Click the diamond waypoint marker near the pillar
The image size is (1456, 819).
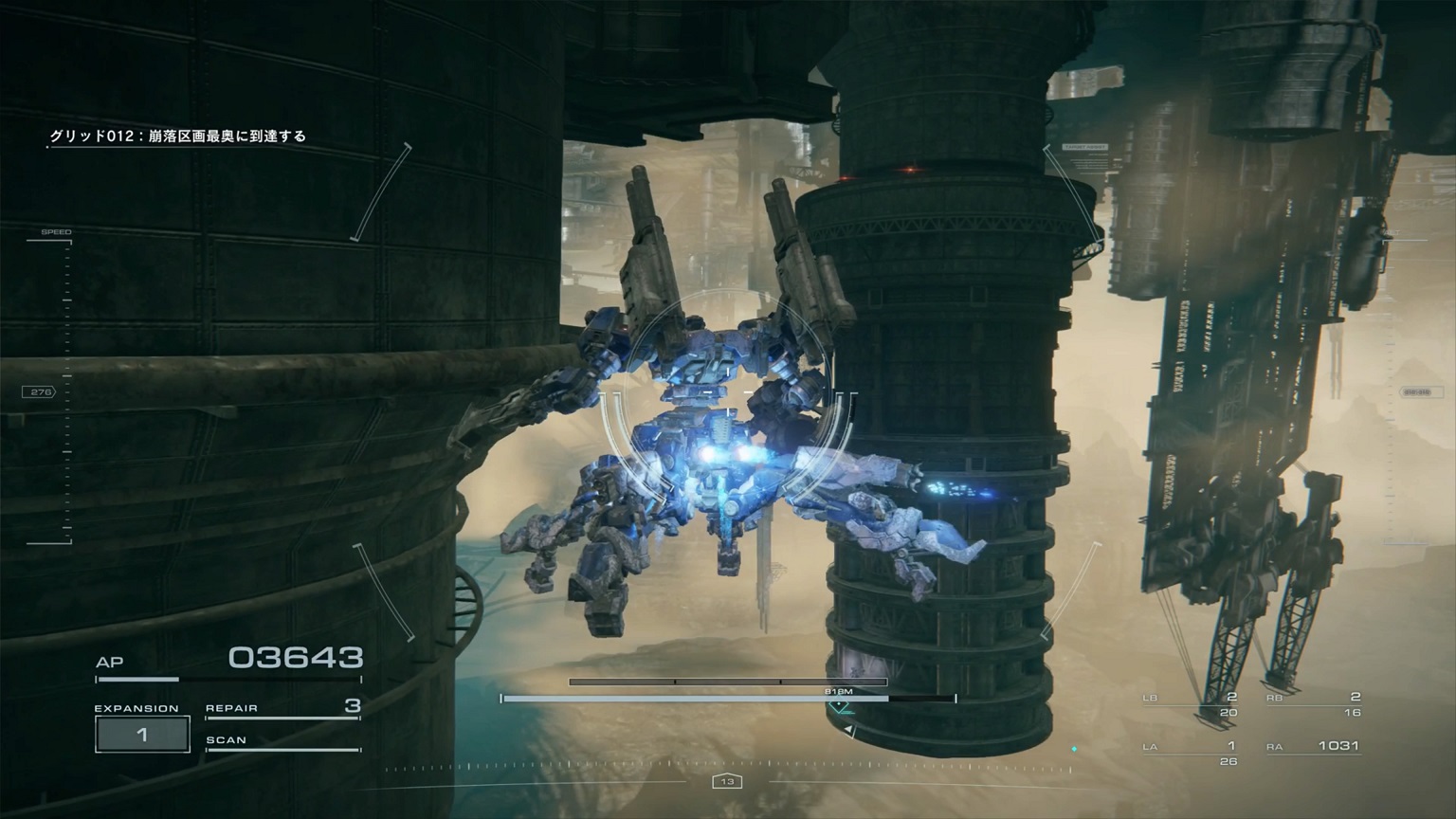[x=838, y=705]
